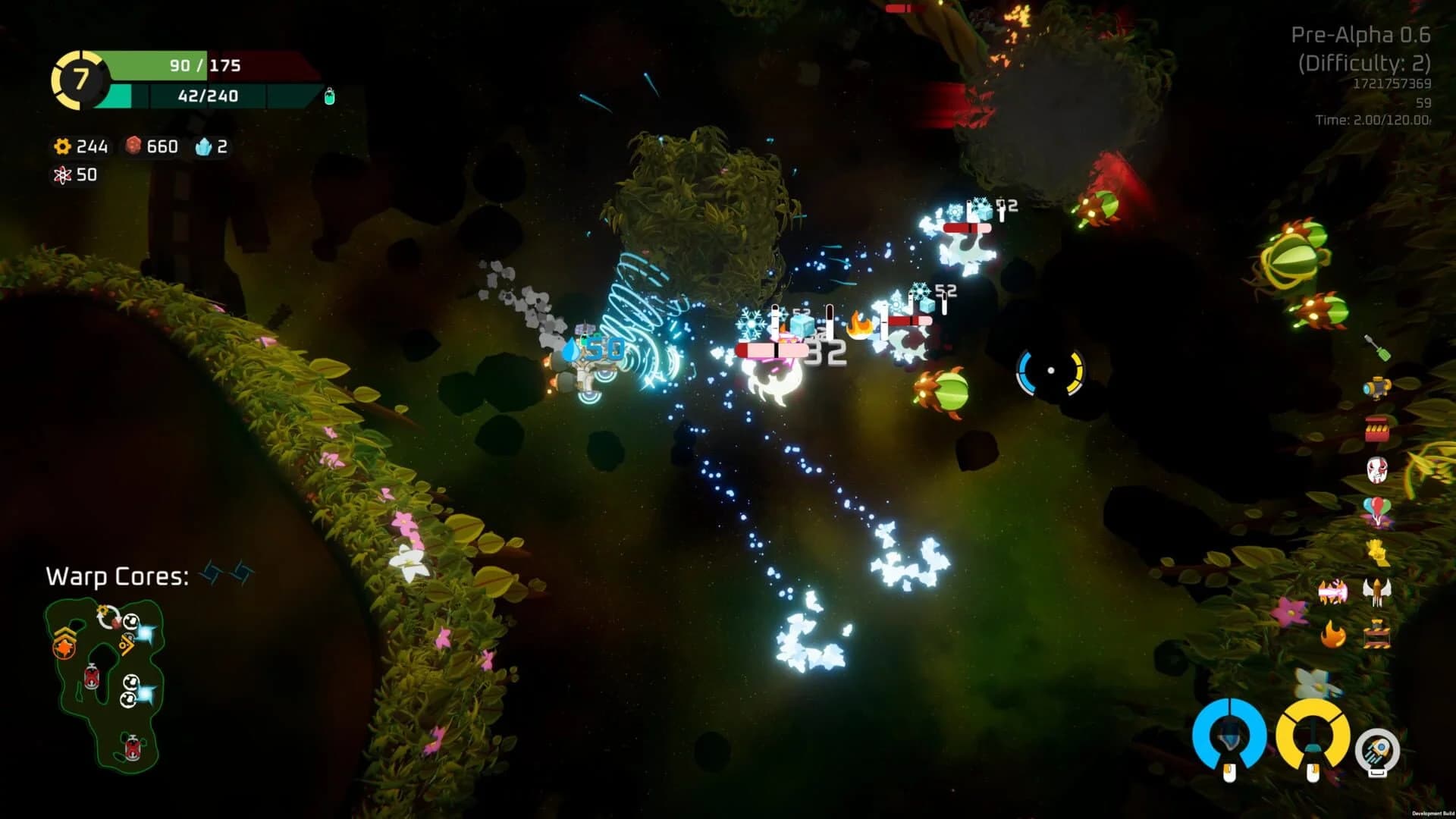The image size is (1456, 819).
Task: Open the barricade engine item icon
Action: coord(1379,632)
